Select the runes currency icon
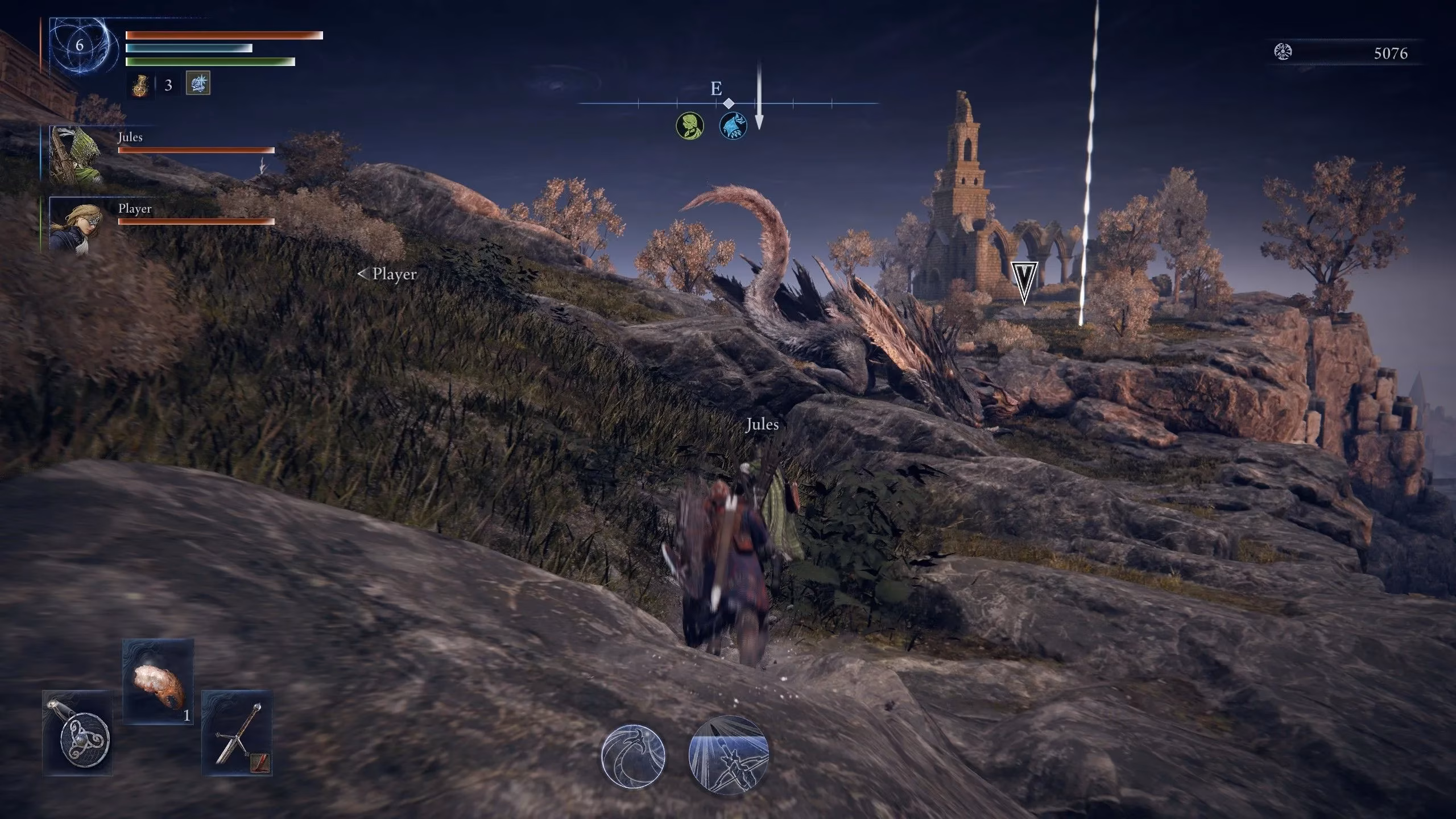 pos(1283,52)
